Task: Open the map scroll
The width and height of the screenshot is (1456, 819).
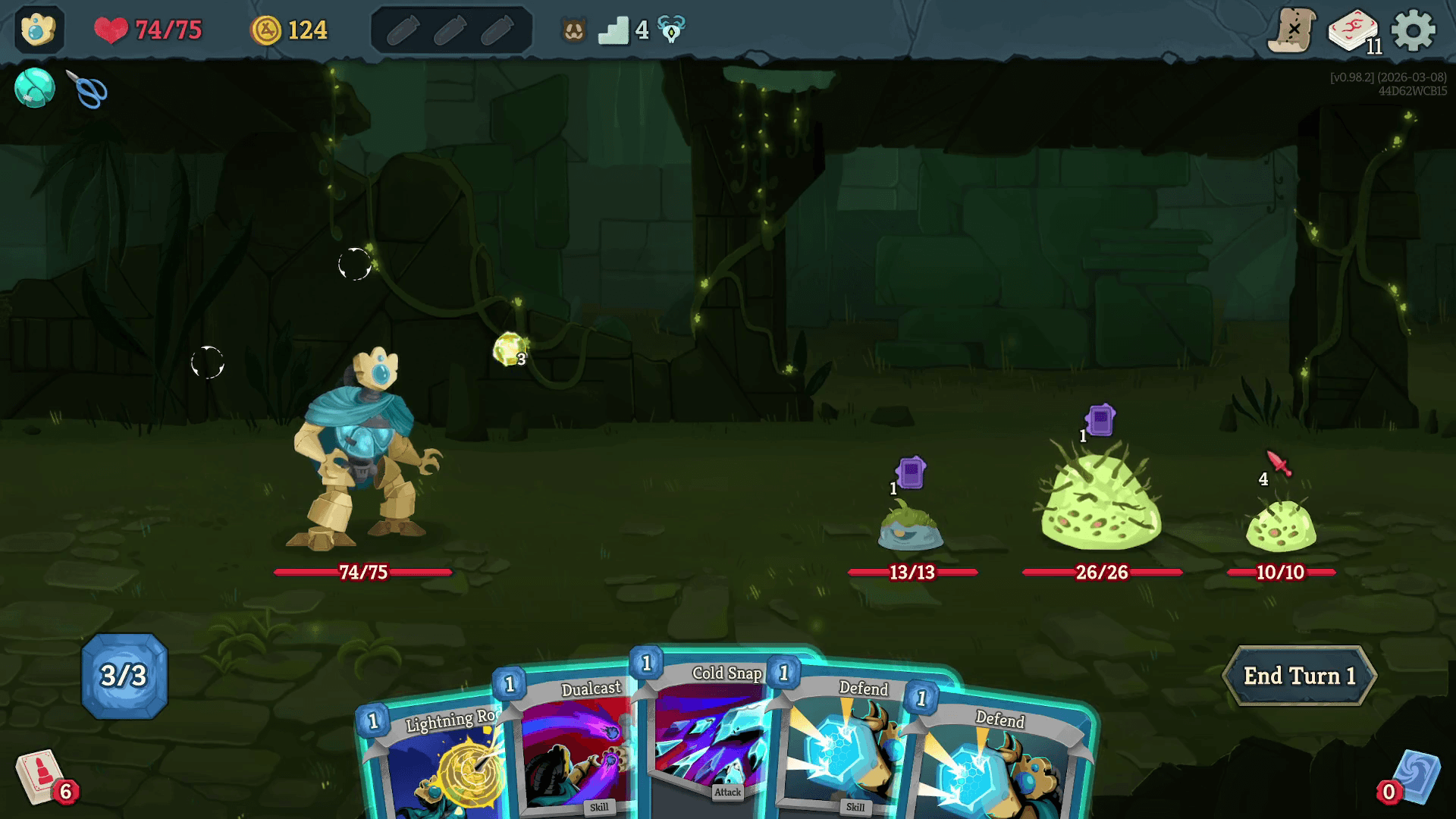Action: pos(1292,31)
